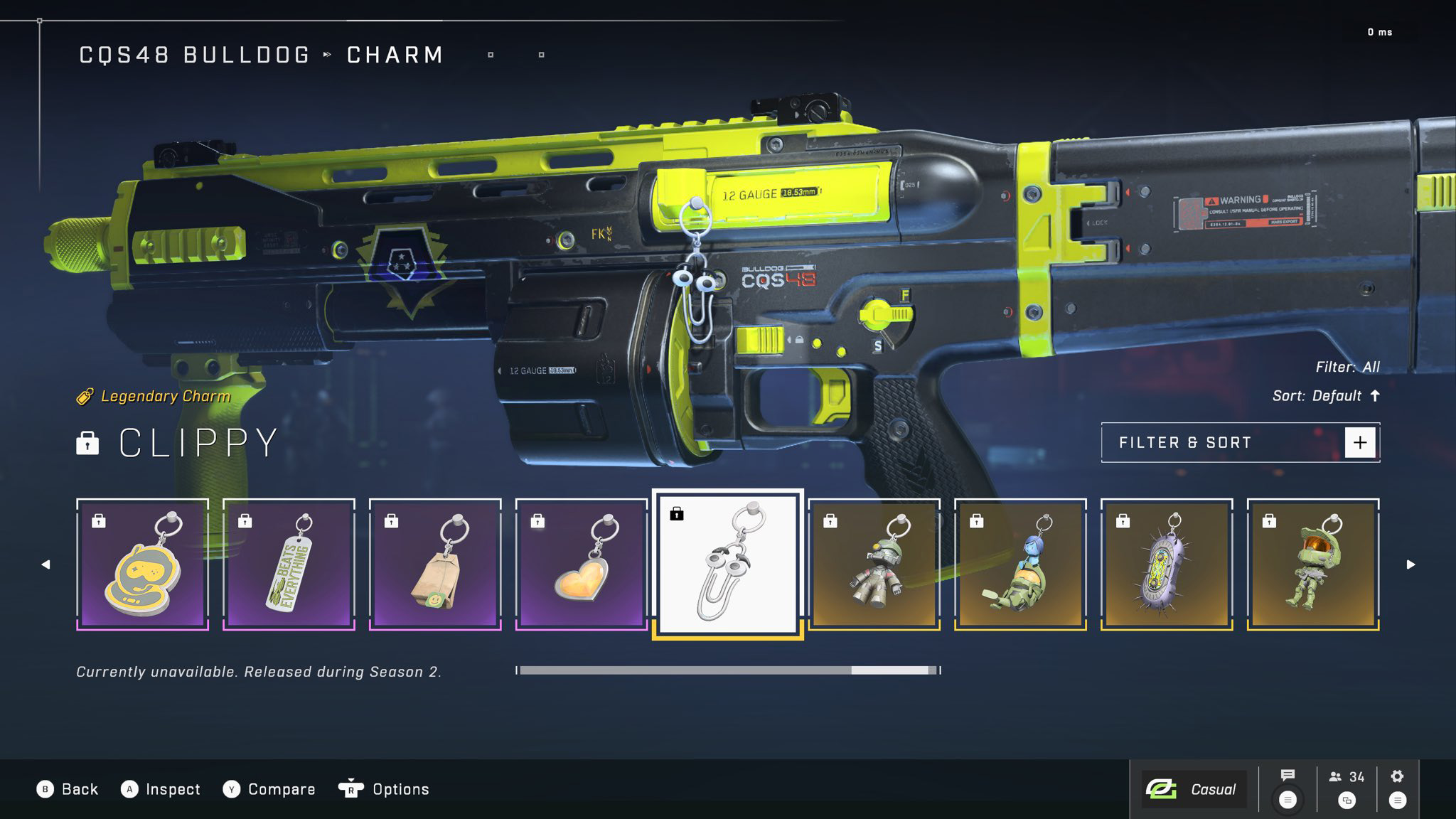Open the settings gear icon
The width and height of the screenshot is (1456, 819).
point(1396,776)
